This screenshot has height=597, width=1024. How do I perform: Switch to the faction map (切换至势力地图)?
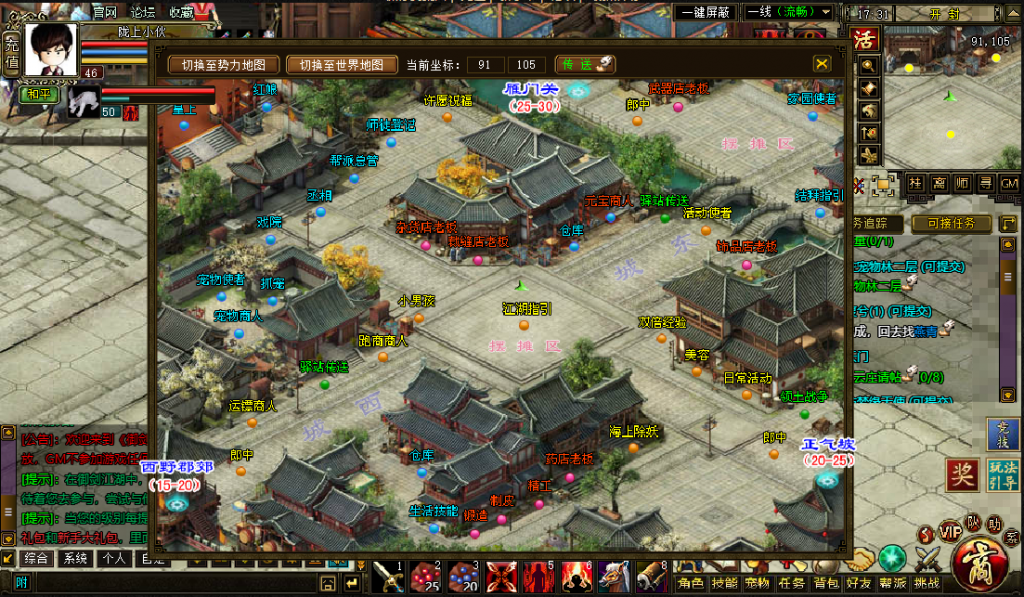click(224, 65)
